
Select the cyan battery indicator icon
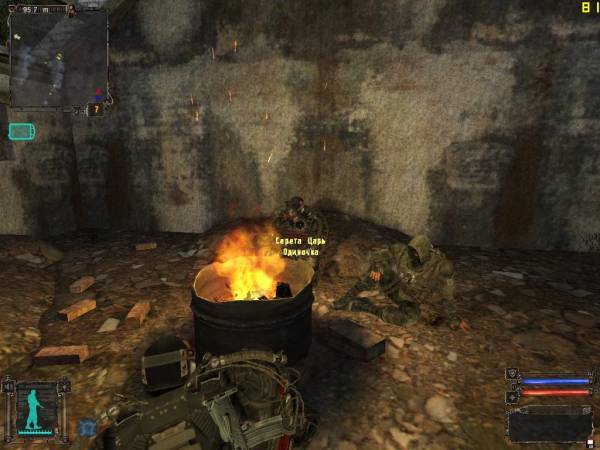pyautogui.click(x=21, y=131)
